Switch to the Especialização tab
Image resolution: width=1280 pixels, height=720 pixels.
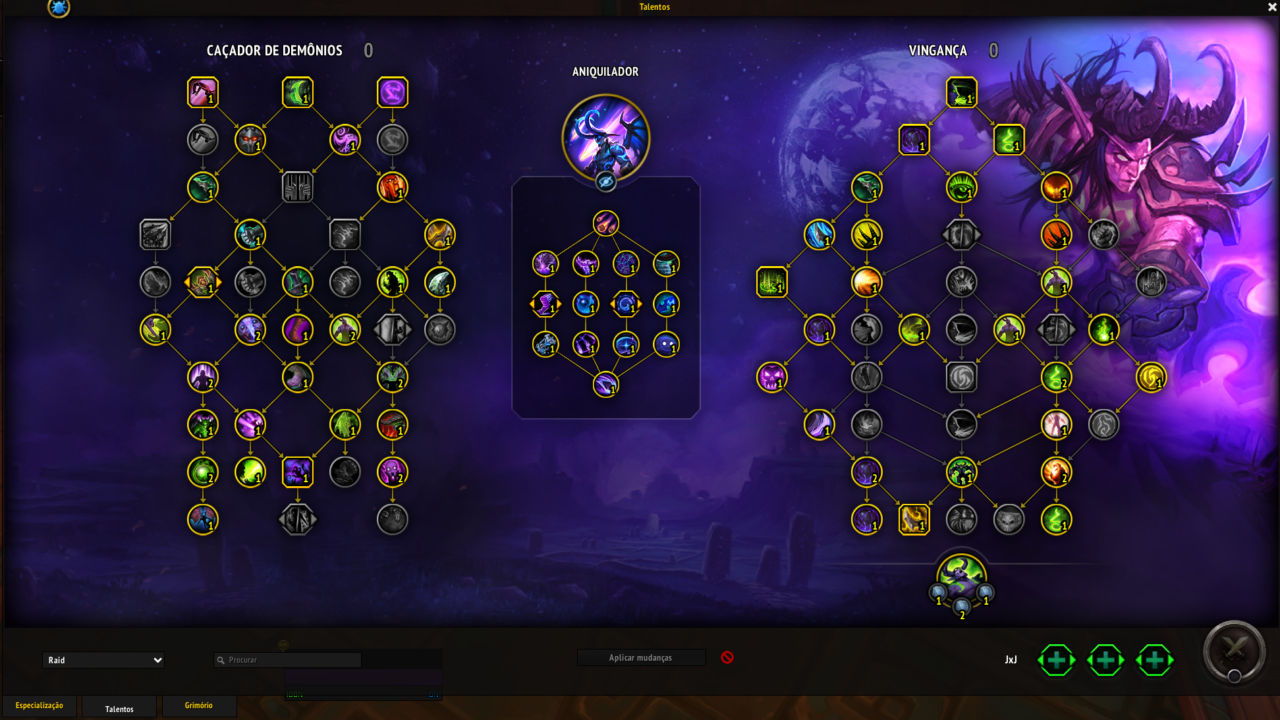[39, 706]
